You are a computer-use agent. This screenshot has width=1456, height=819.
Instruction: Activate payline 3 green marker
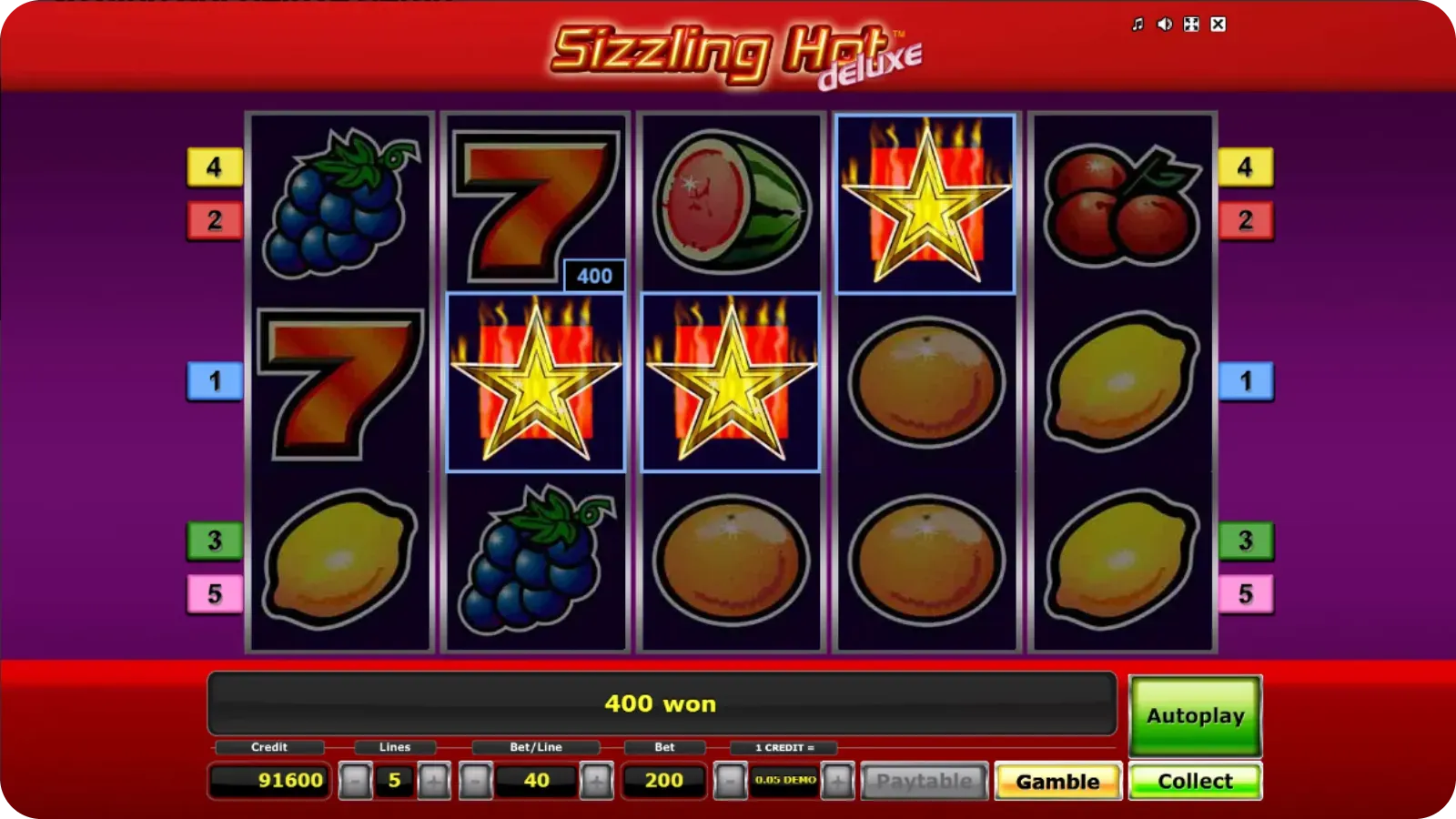[214, 541]
